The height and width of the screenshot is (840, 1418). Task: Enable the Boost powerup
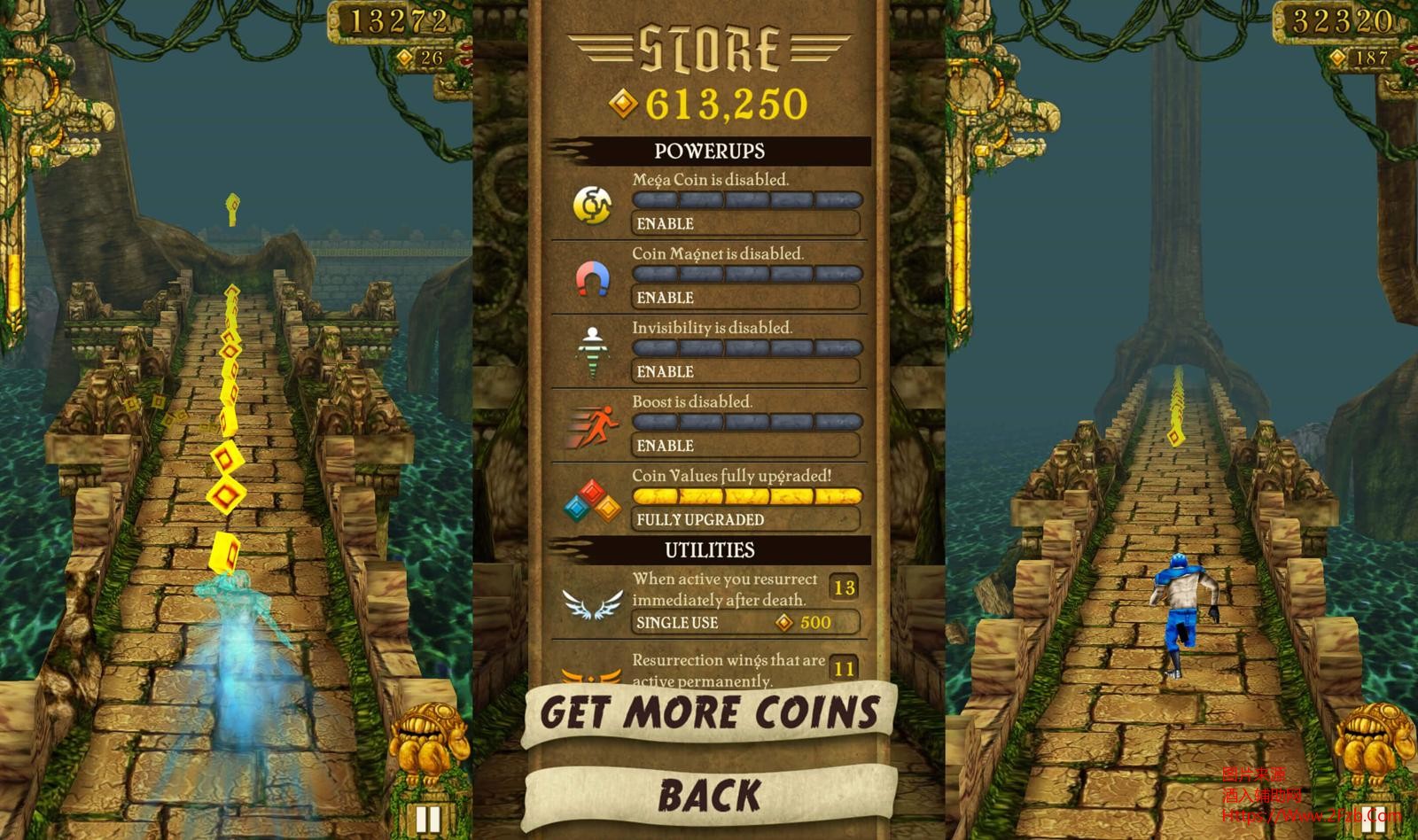(745, 446)
